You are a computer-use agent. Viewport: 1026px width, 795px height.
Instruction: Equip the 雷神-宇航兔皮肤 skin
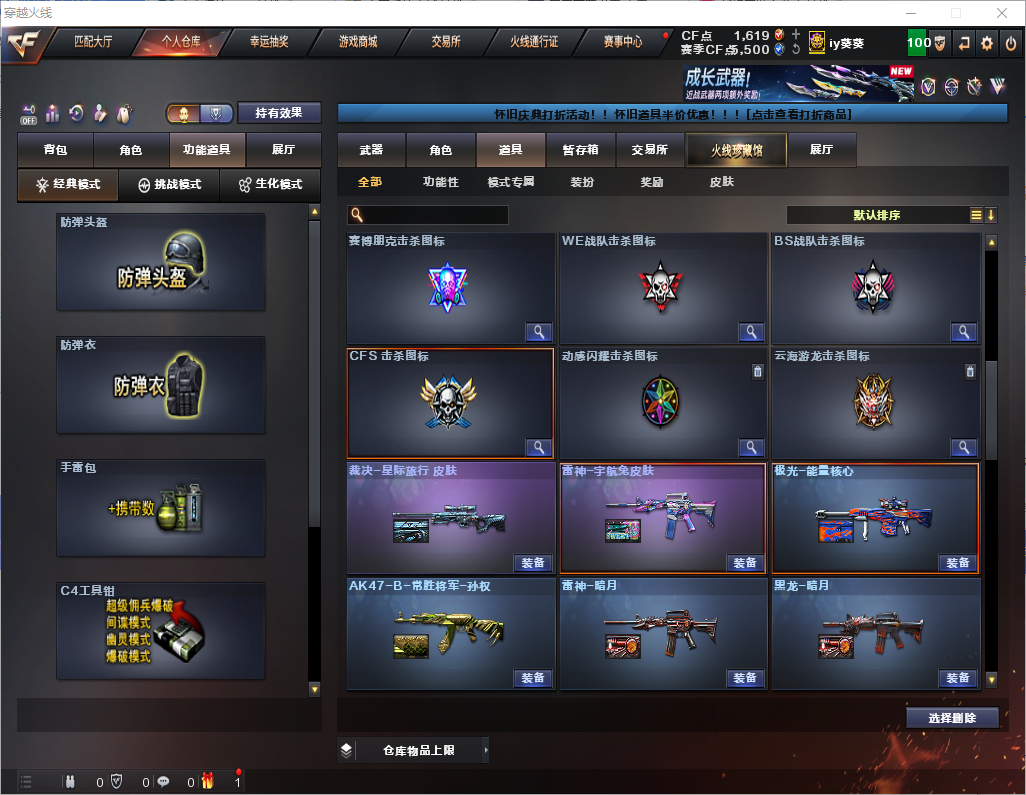745,563
